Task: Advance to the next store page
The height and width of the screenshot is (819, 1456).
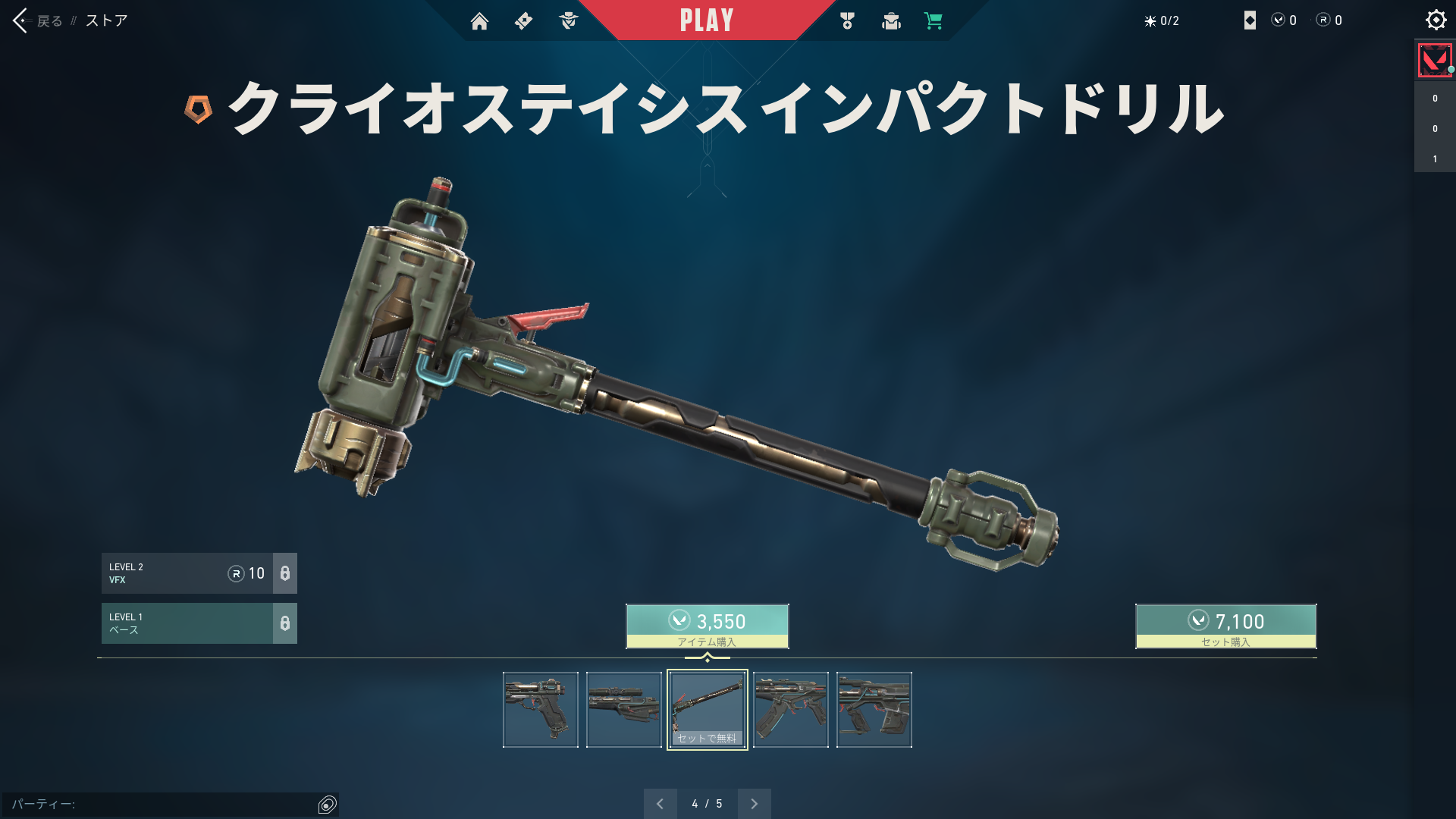Action: pyautogui.click(x=755, y=804)
